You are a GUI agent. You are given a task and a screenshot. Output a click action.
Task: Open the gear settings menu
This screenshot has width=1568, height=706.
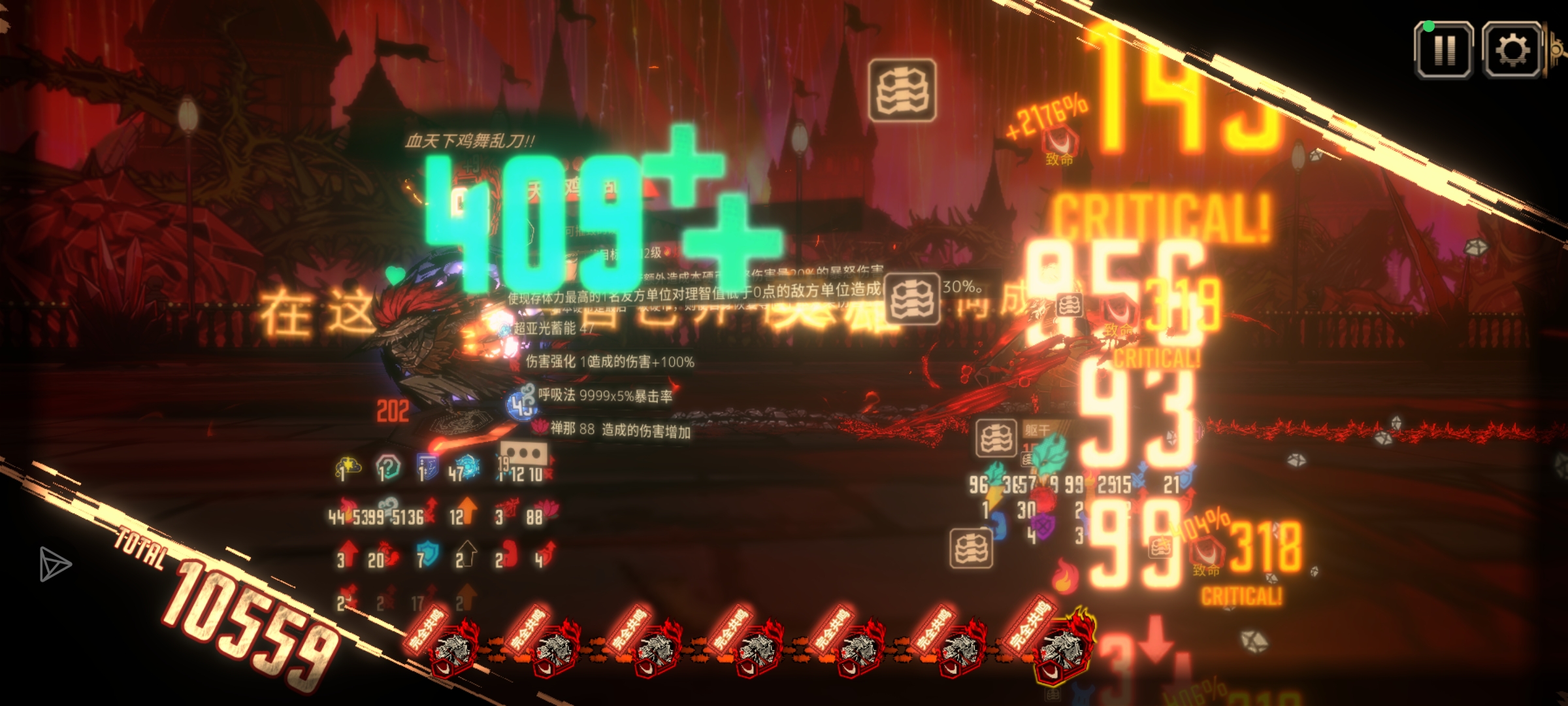tap(1512, 50)
